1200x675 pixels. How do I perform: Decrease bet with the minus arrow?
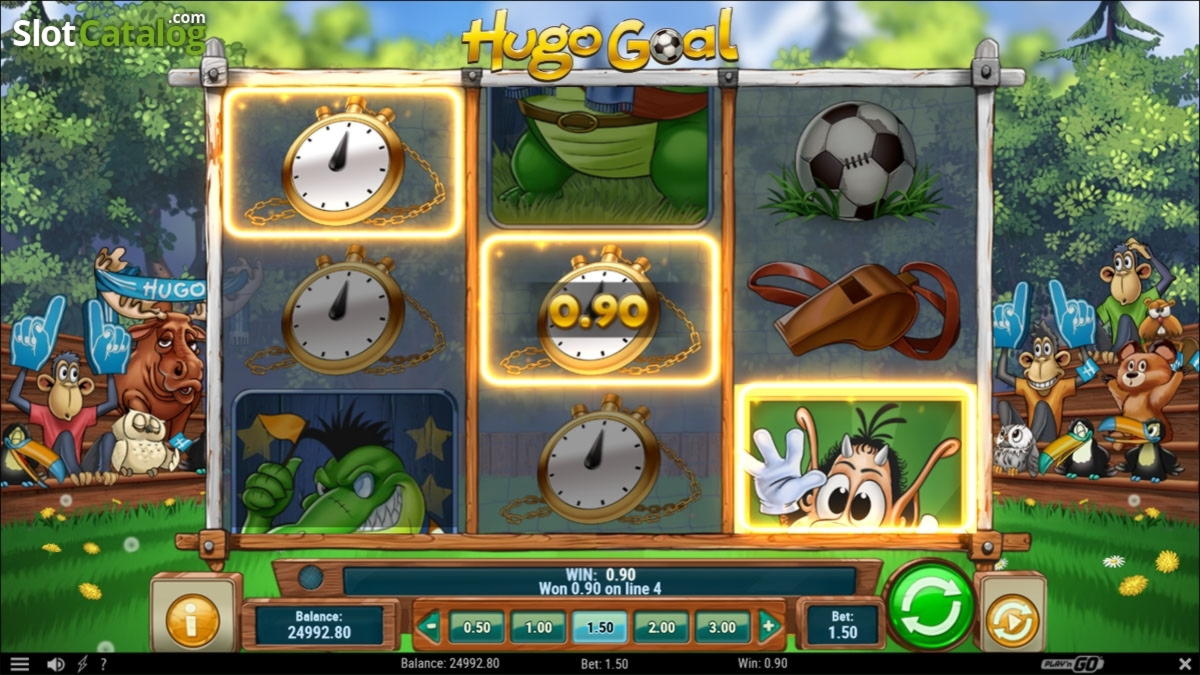pyautogui.click(x=429, y=627)
